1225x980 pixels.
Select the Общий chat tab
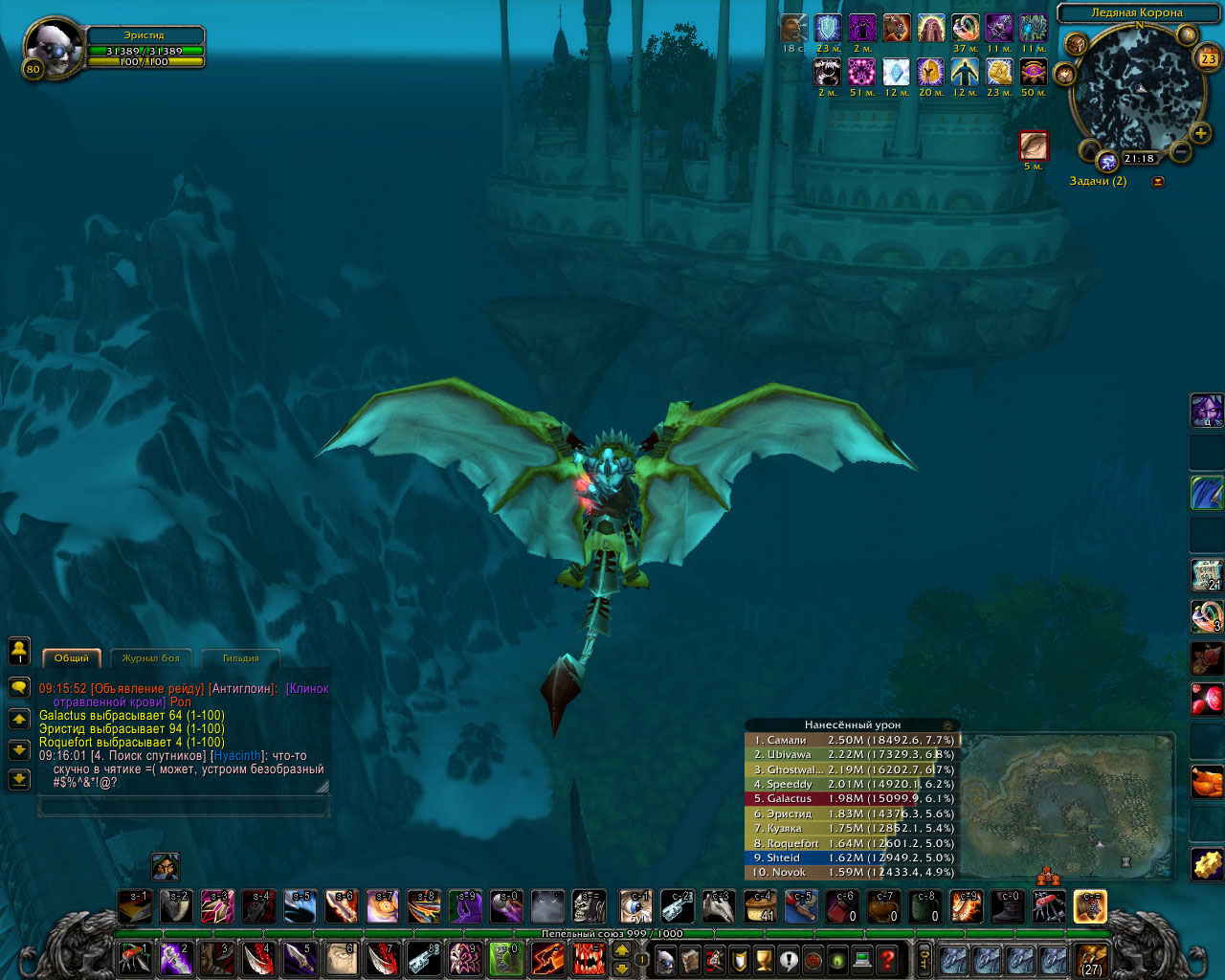(72, 658)
